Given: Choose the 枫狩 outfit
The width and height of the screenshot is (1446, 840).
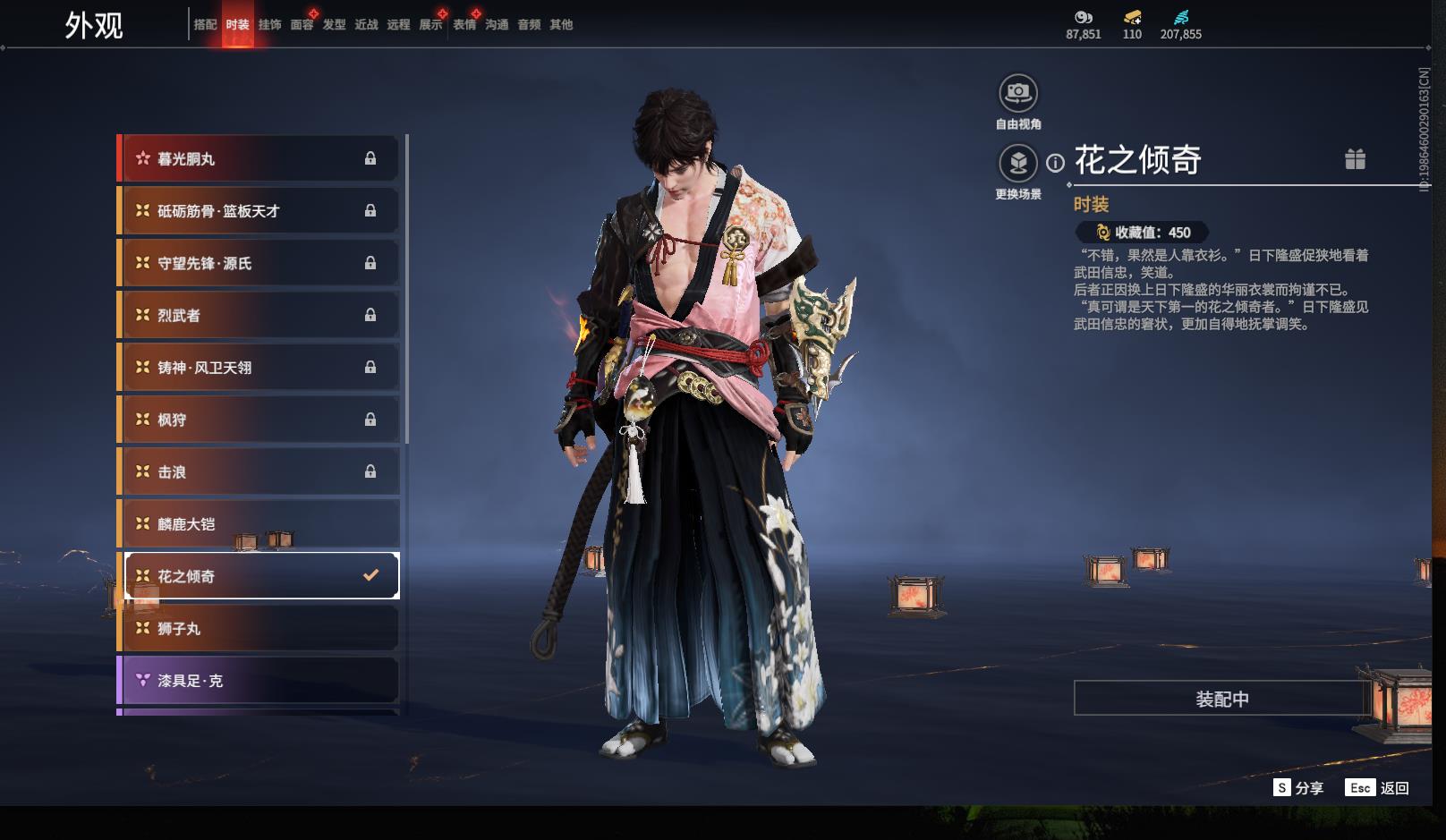Looking at the screenshot, I should [259, 420].
